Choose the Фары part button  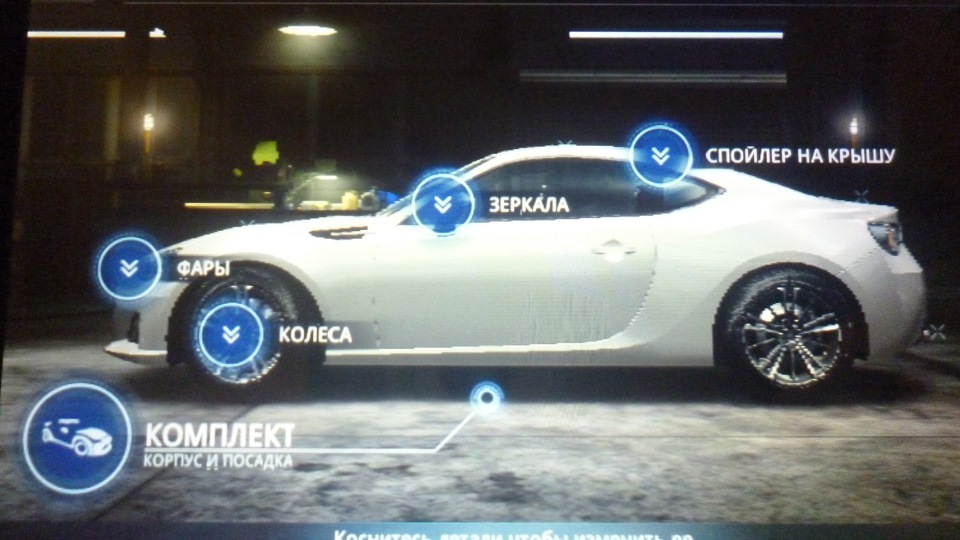[129, 267]
